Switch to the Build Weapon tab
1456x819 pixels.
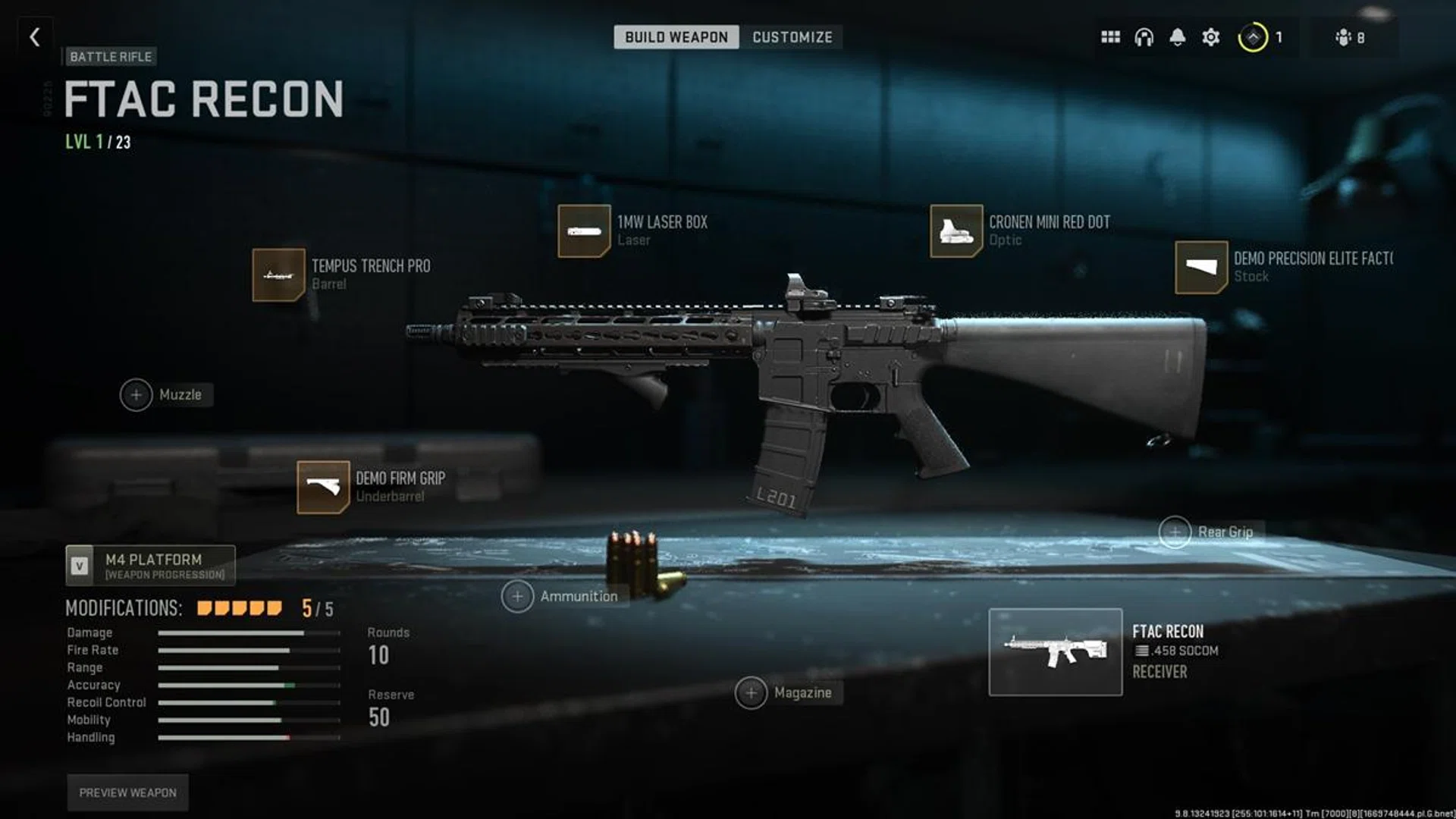pyautogui.click(x=676, y=37)
